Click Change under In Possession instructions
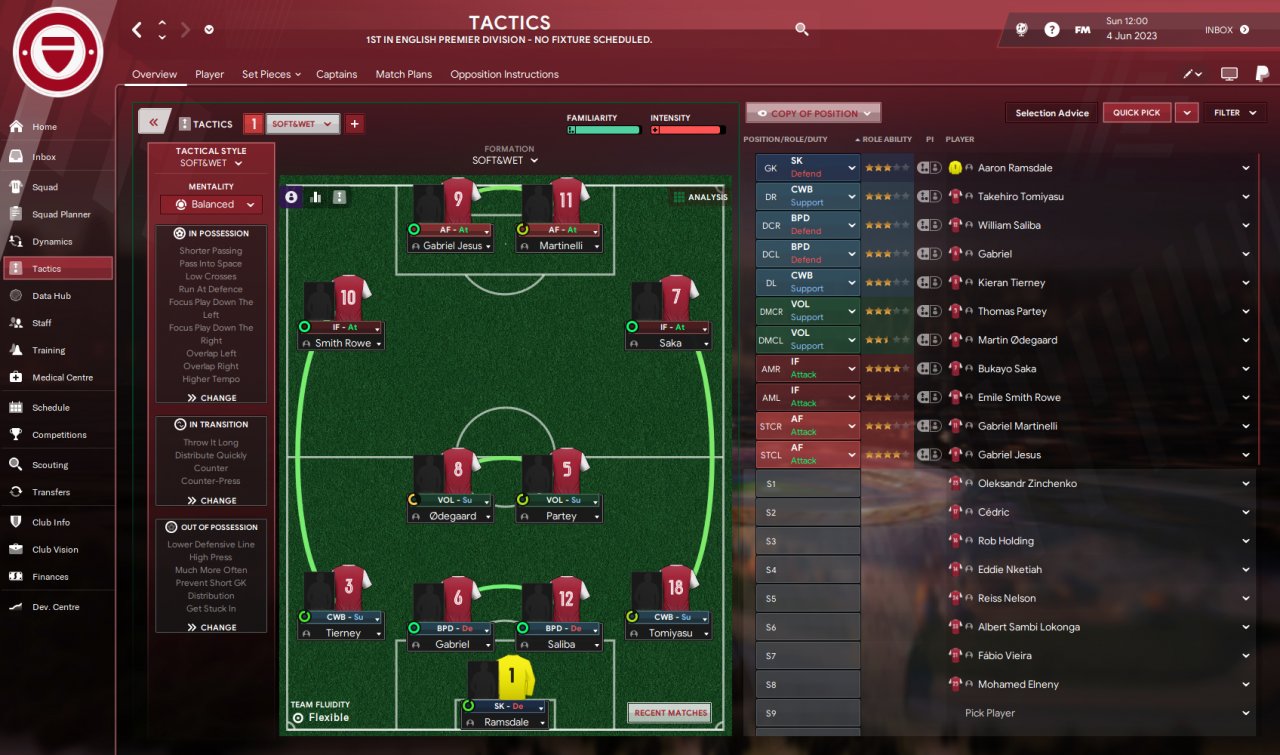The width and height of the screenshot is (1280, 755). point(211,398)
